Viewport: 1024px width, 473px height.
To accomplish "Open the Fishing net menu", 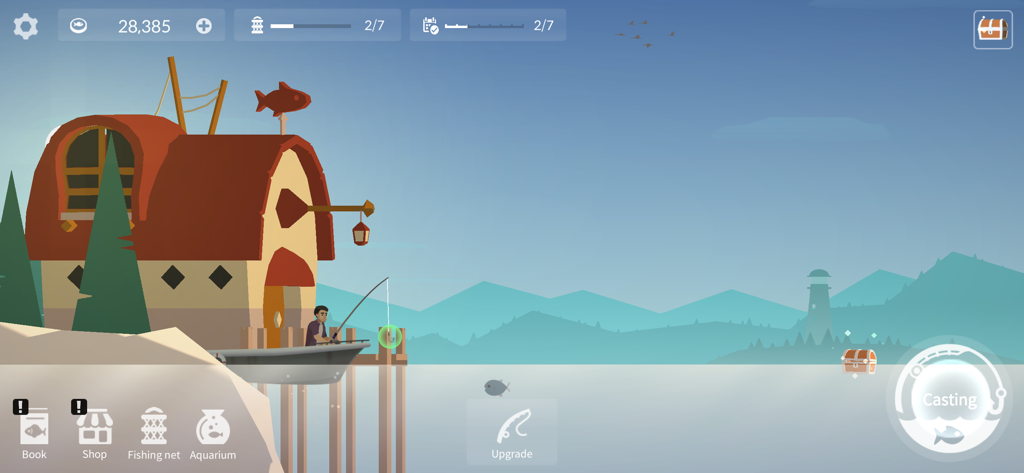I will (x=153, y=434).
